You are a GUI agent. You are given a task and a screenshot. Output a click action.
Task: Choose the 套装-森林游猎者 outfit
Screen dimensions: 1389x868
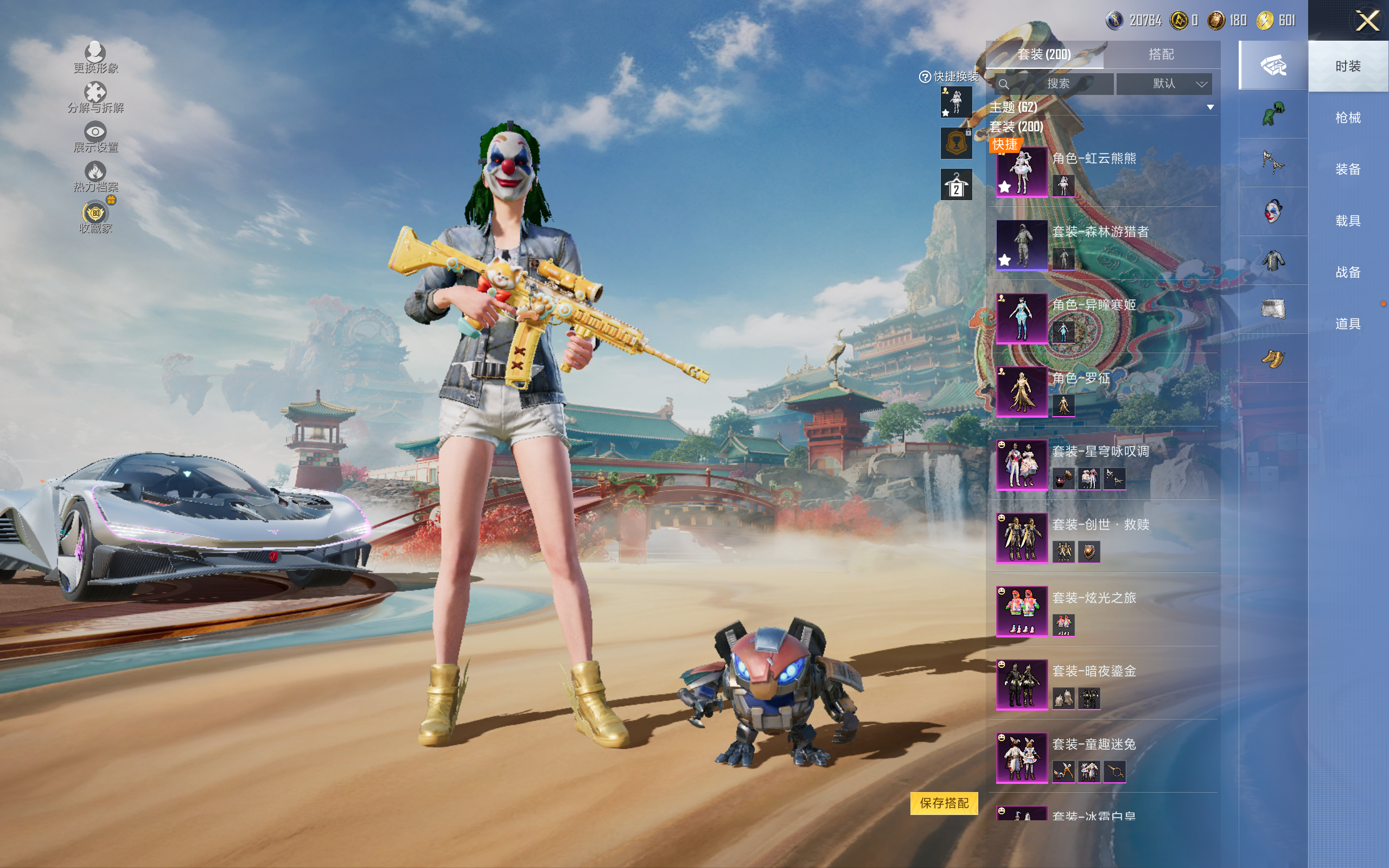point(1022,245)
